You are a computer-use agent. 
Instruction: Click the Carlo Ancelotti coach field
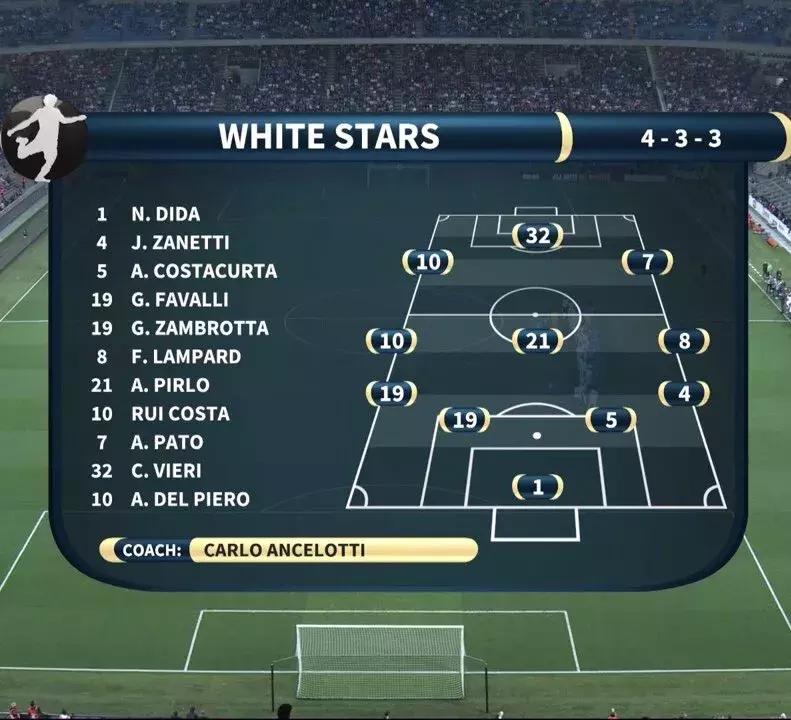[x=330, y=550]
